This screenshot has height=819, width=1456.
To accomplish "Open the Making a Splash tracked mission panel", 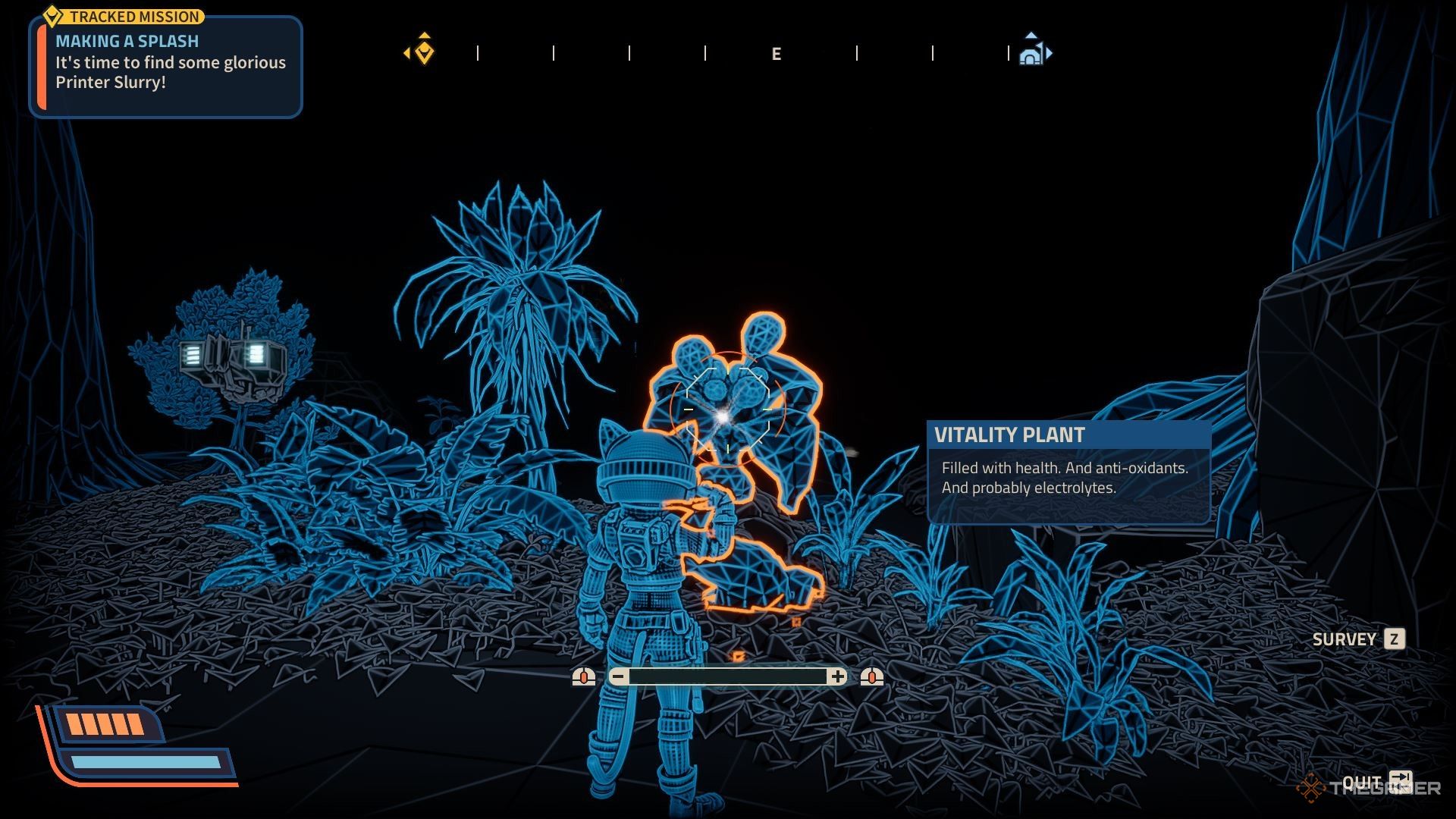I will pos(166,64).
